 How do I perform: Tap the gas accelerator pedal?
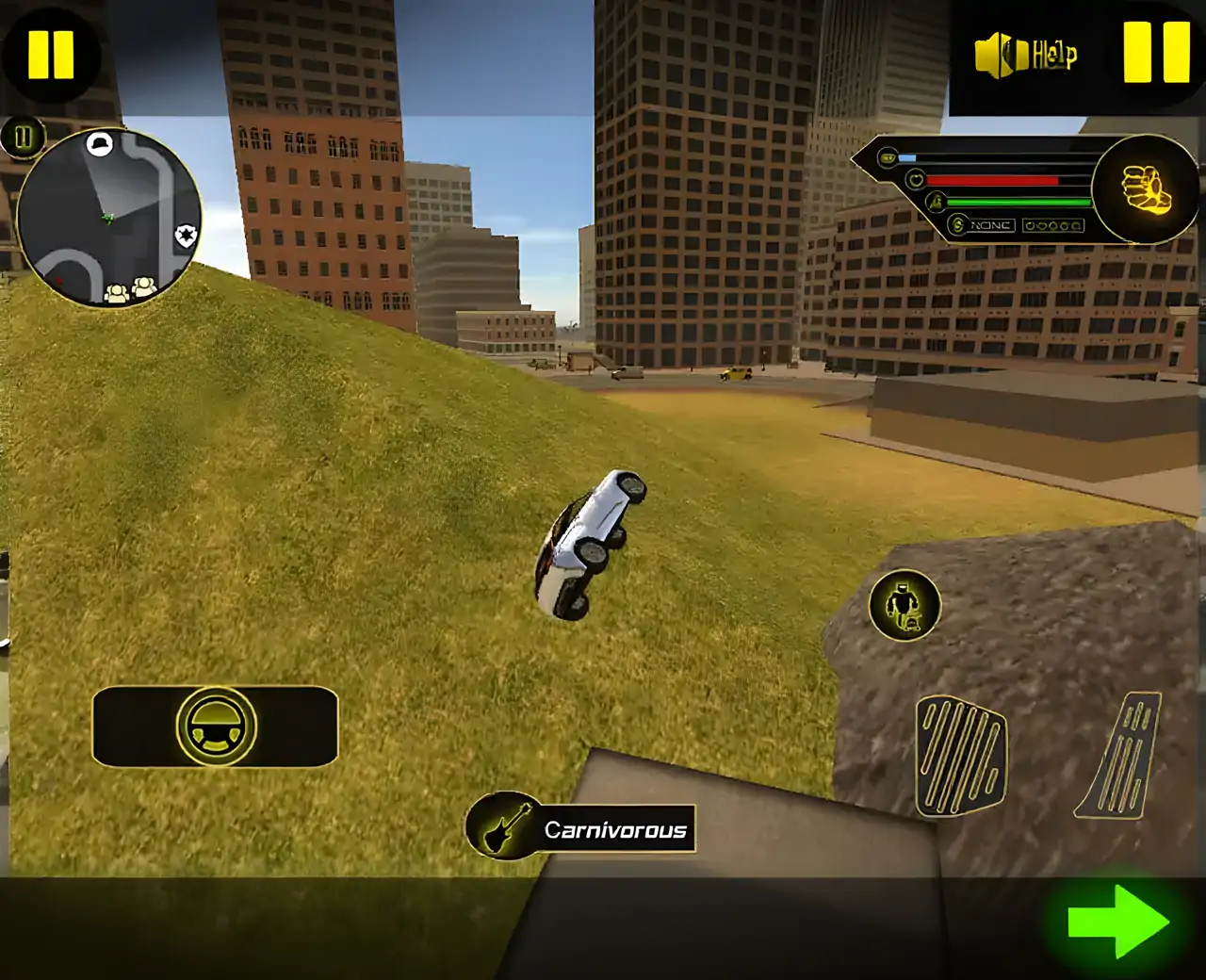point(1121,756)
